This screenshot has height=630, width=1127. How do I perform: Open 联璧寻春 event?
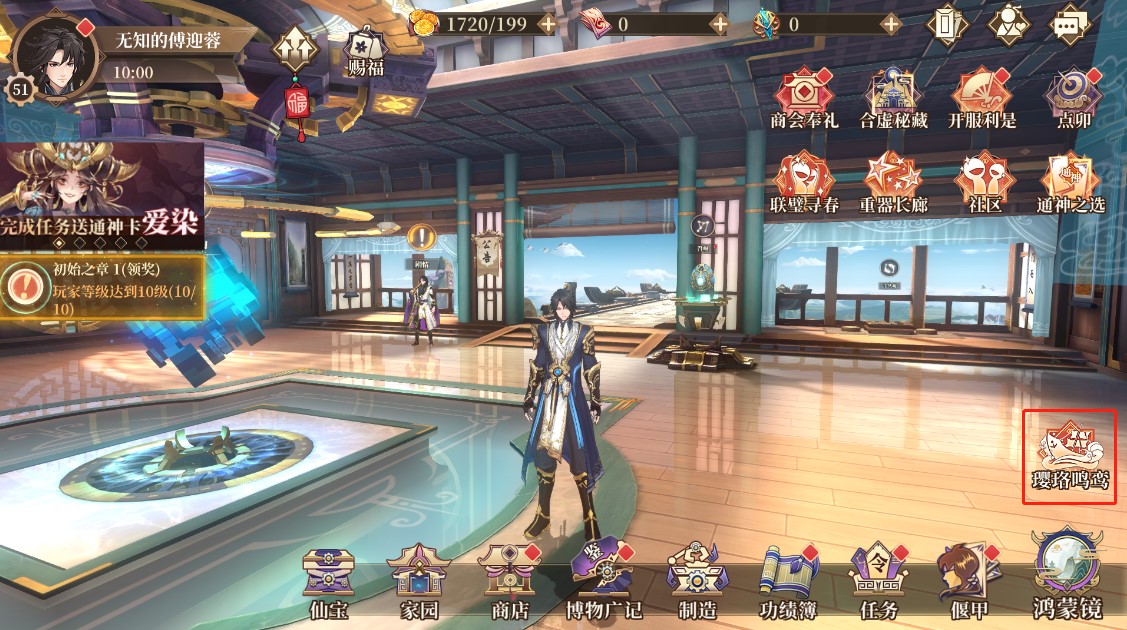(x=801, y=182)
